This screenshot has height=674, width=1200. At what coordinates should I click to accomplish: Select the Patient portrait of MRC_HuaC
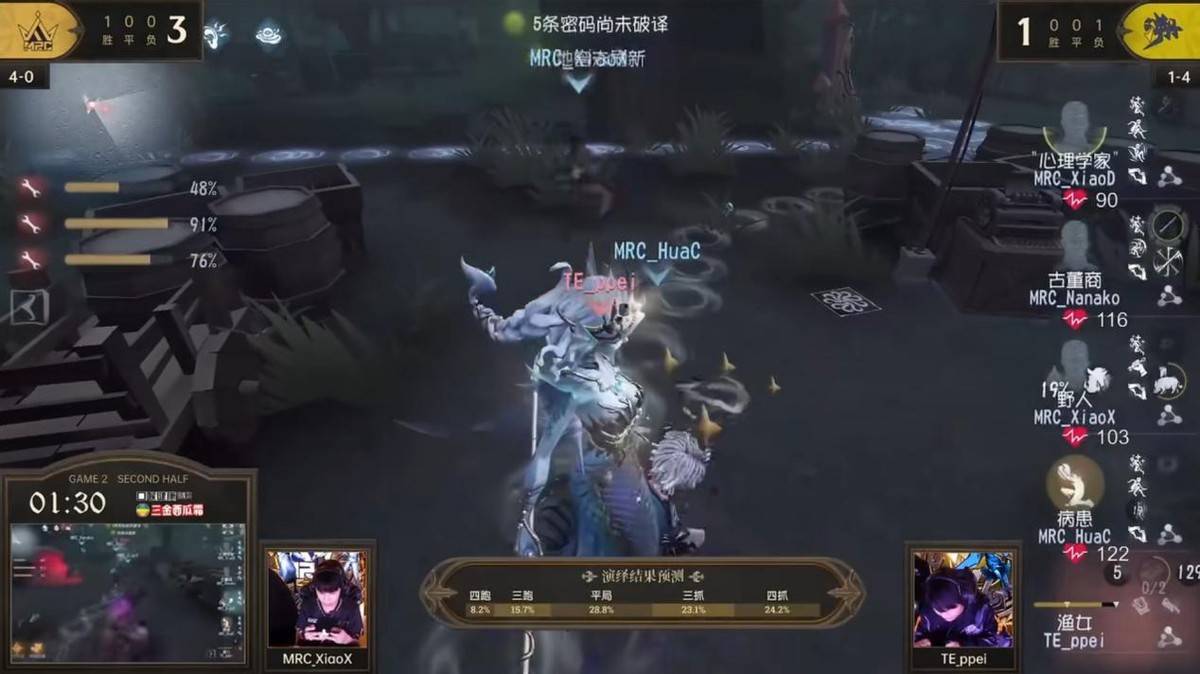tap(1075, 481)
